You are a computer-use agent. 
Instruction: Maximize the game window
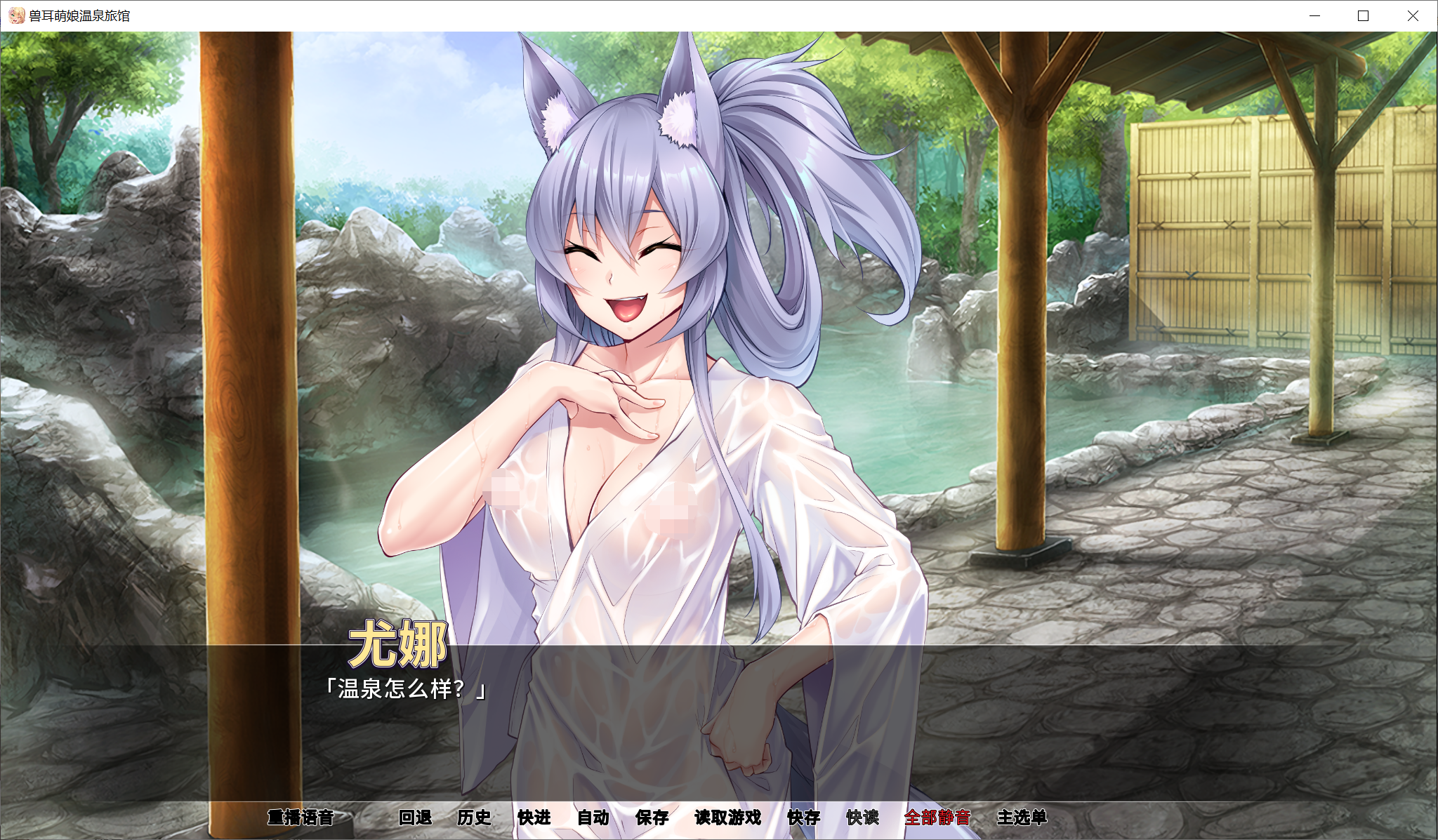[x=1363, y=15]
